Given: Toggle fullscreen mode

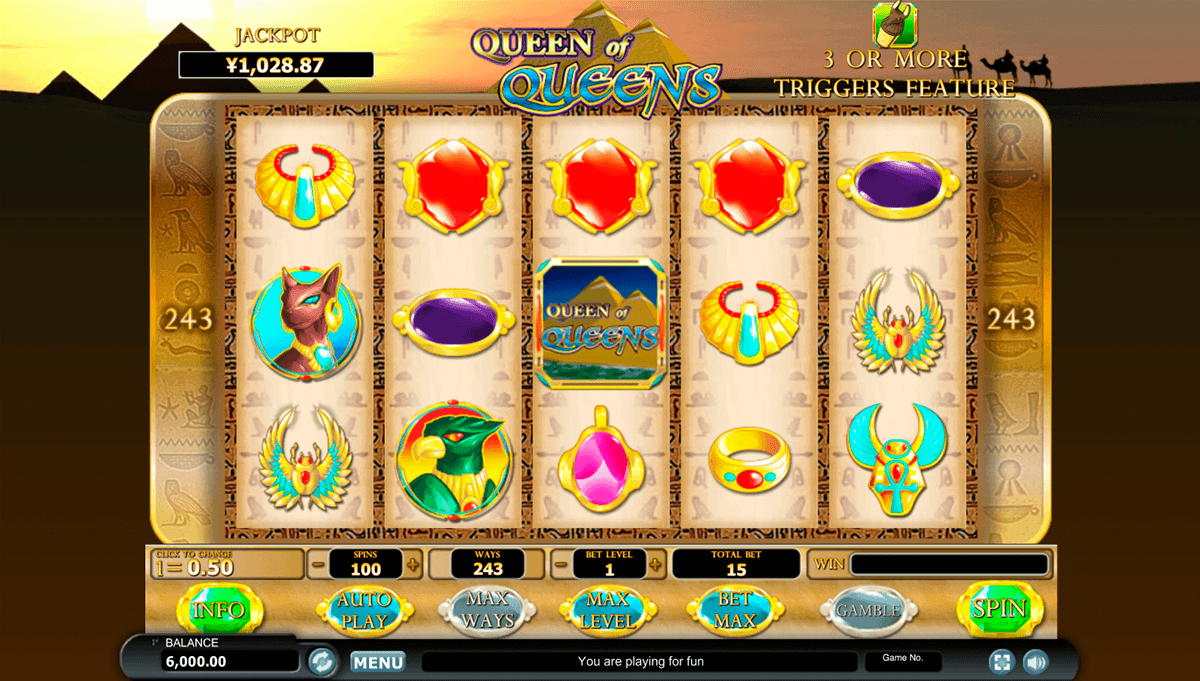Looking at the screenshot, I should (1001, 661).
